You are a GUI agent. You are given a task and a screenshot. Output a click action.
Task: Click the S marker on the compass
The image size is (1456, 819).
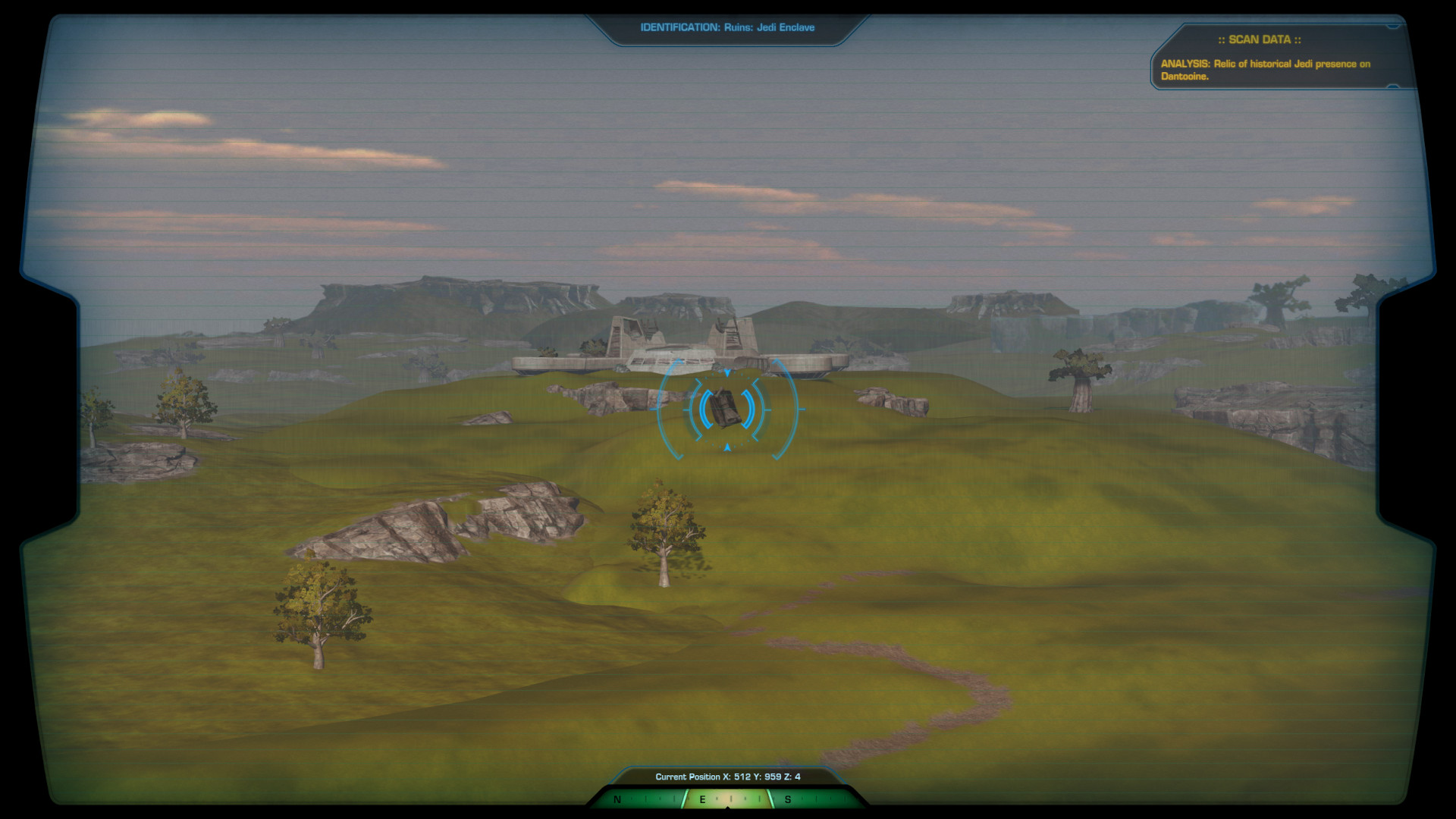click(787, 799)
